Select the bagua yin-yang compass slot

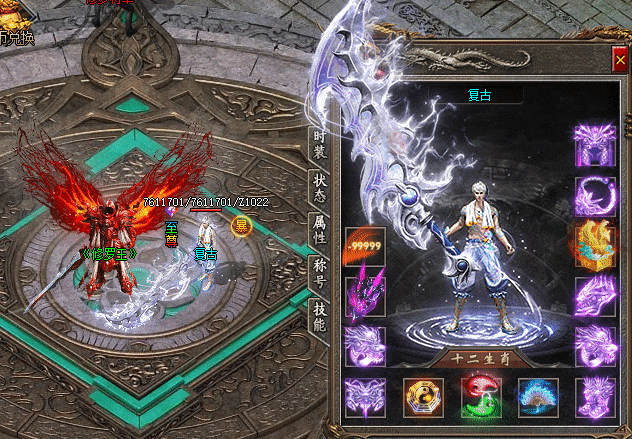point(422,398)
